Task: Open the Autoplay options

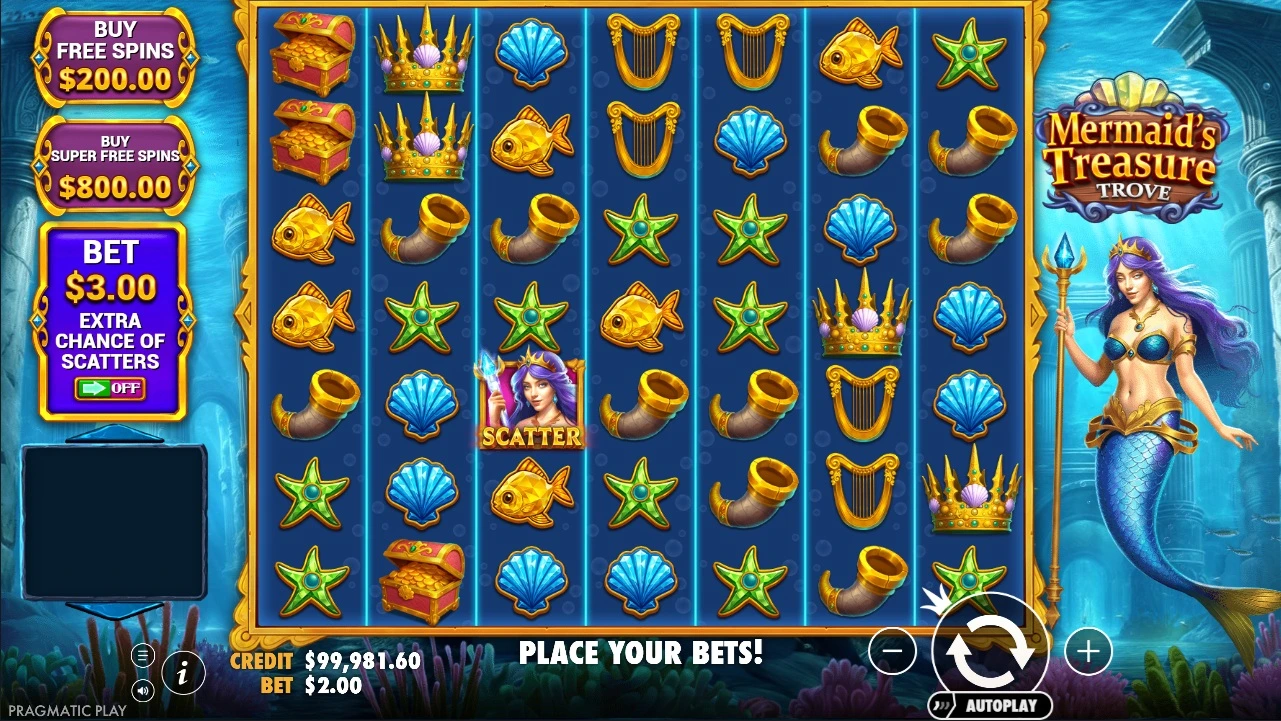Action: click(990, 705)
